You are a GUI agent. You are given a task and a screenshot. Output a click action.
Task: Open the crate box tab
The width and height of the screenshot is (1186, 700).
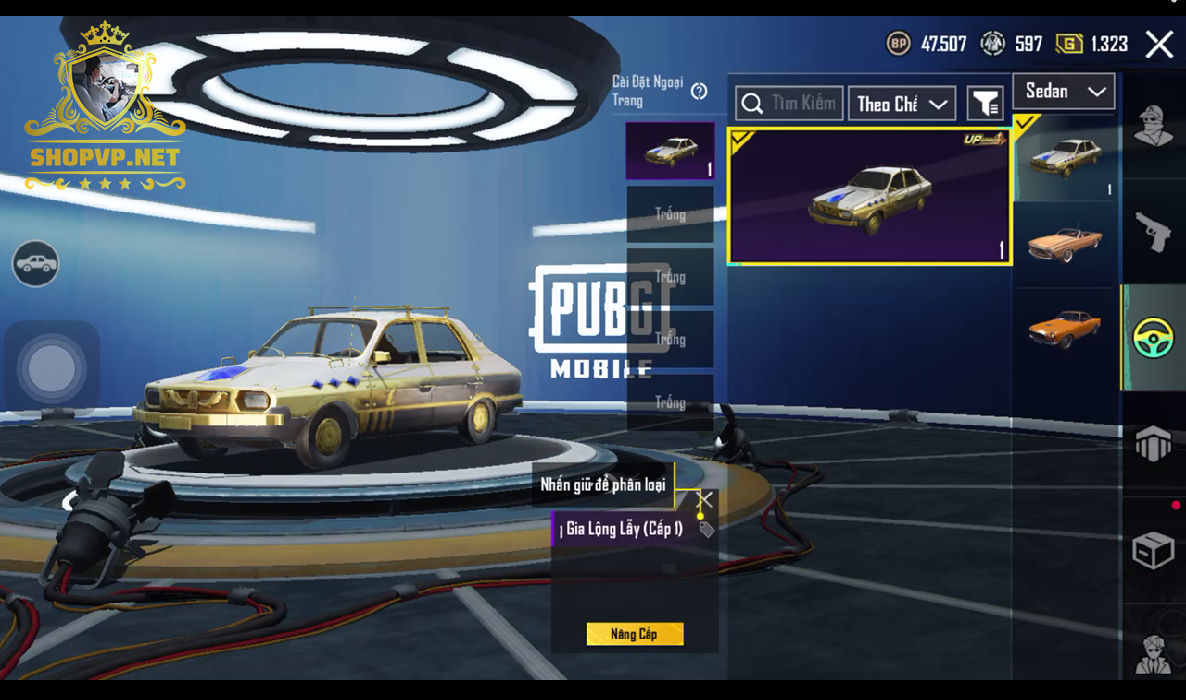click(x=1153, y=549)
